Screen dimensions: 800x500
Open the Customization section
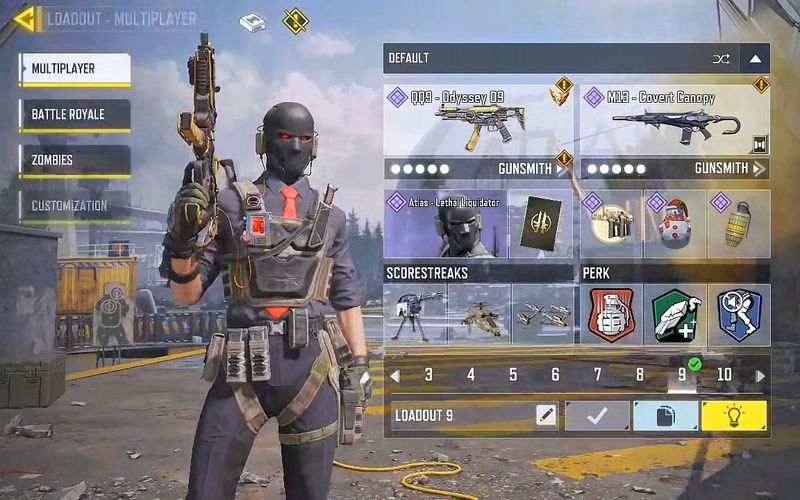(74, 206)
